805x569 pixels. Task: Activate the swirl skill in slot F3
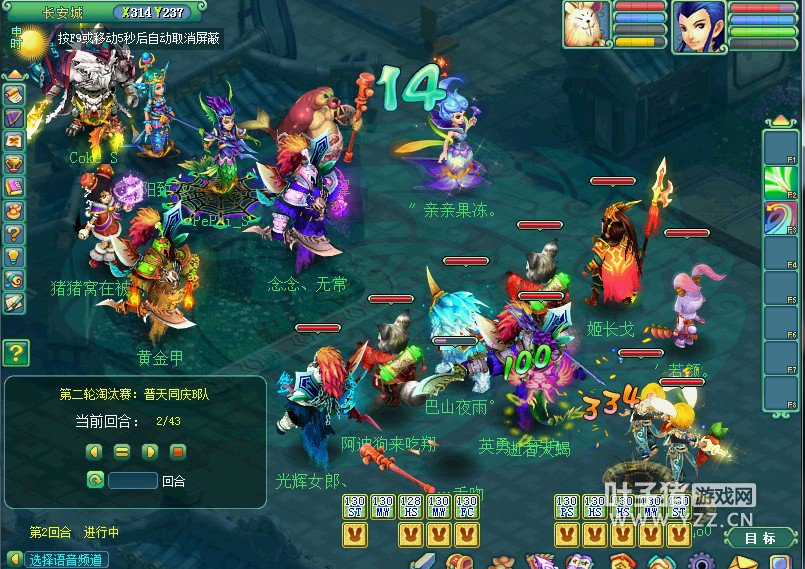(780, 217)
